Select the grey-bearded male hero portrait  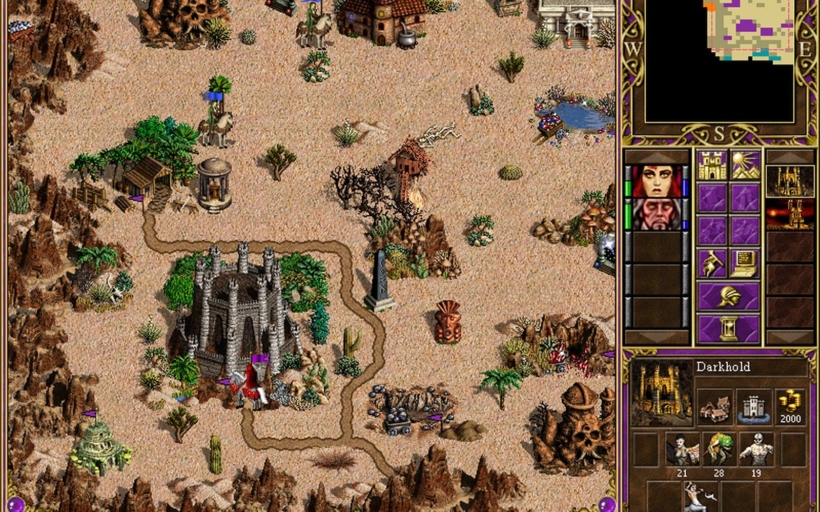656,214
